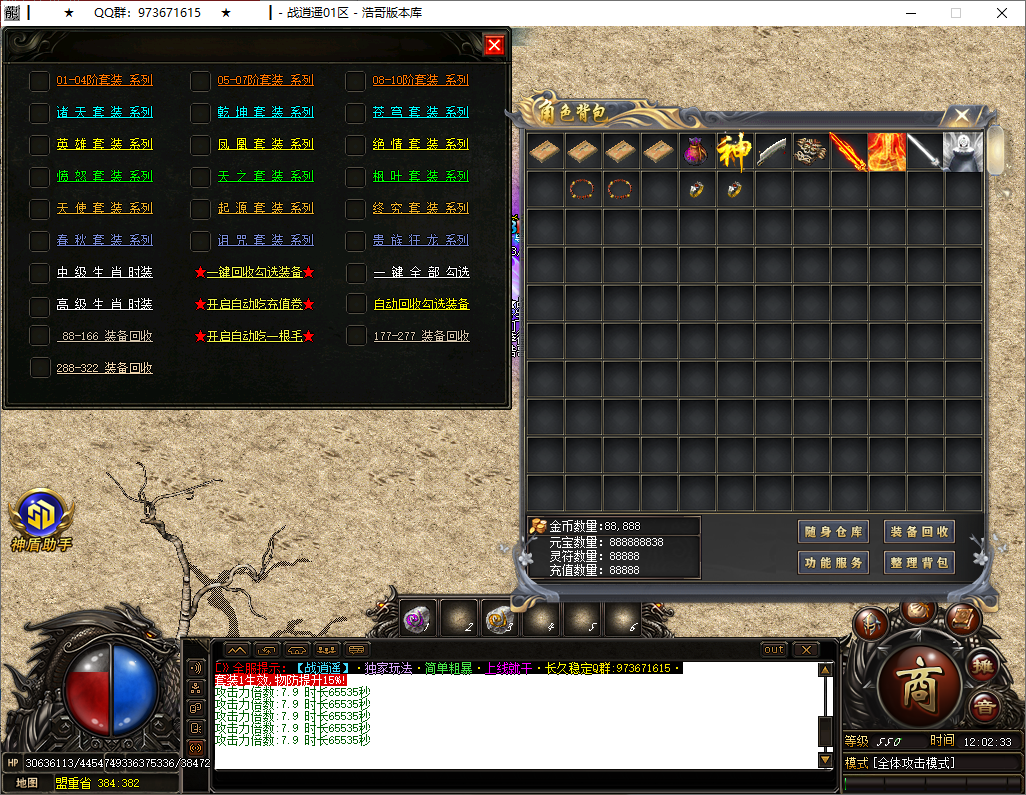Pick the flaming red sword item
The image size is (1026, 795).
pyautogui.click(x=848, y=152)
